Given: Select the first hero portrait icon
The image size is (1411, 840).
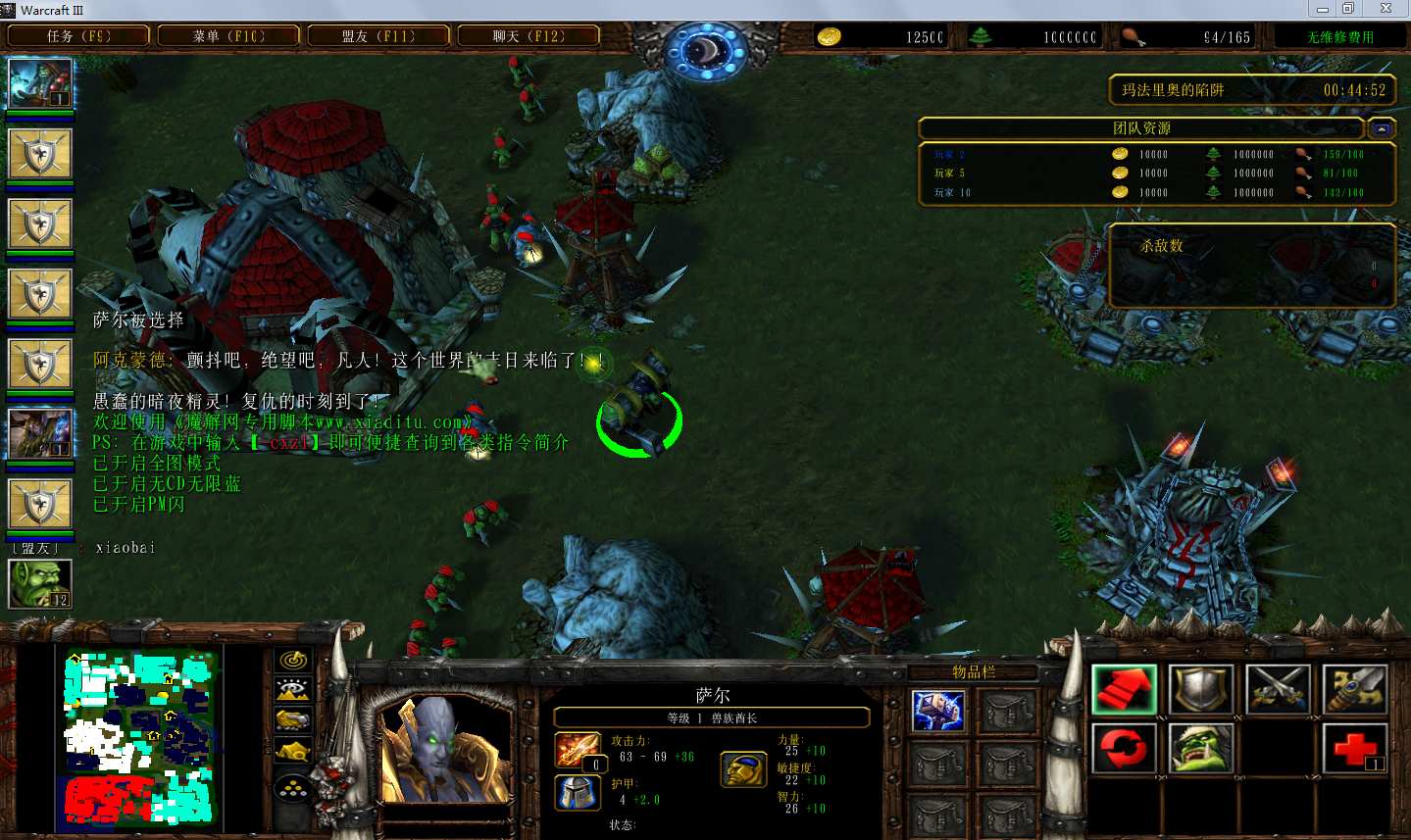Looking at the screenshot, I should 40,84.
